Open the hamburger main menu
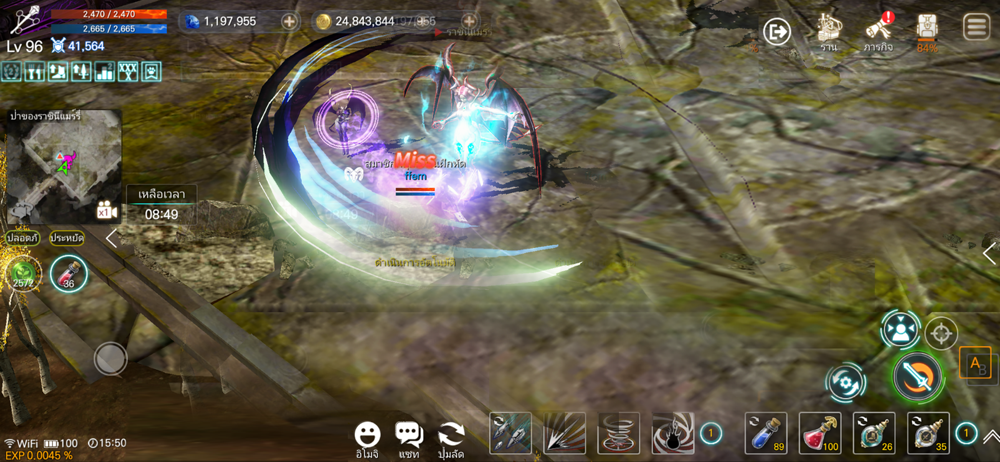 pyautogui.click(x=976, y=27)
